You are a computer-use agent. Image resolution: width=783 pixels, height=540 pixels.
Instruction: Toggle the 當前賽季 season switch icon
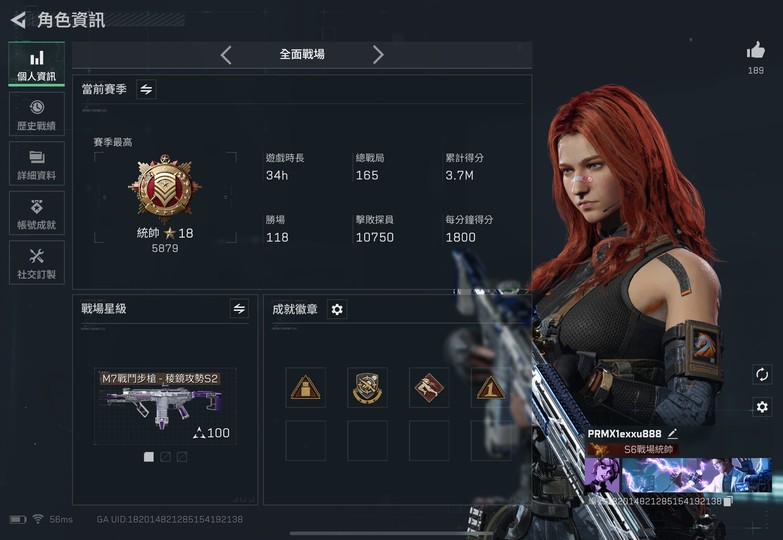[146, 90]
